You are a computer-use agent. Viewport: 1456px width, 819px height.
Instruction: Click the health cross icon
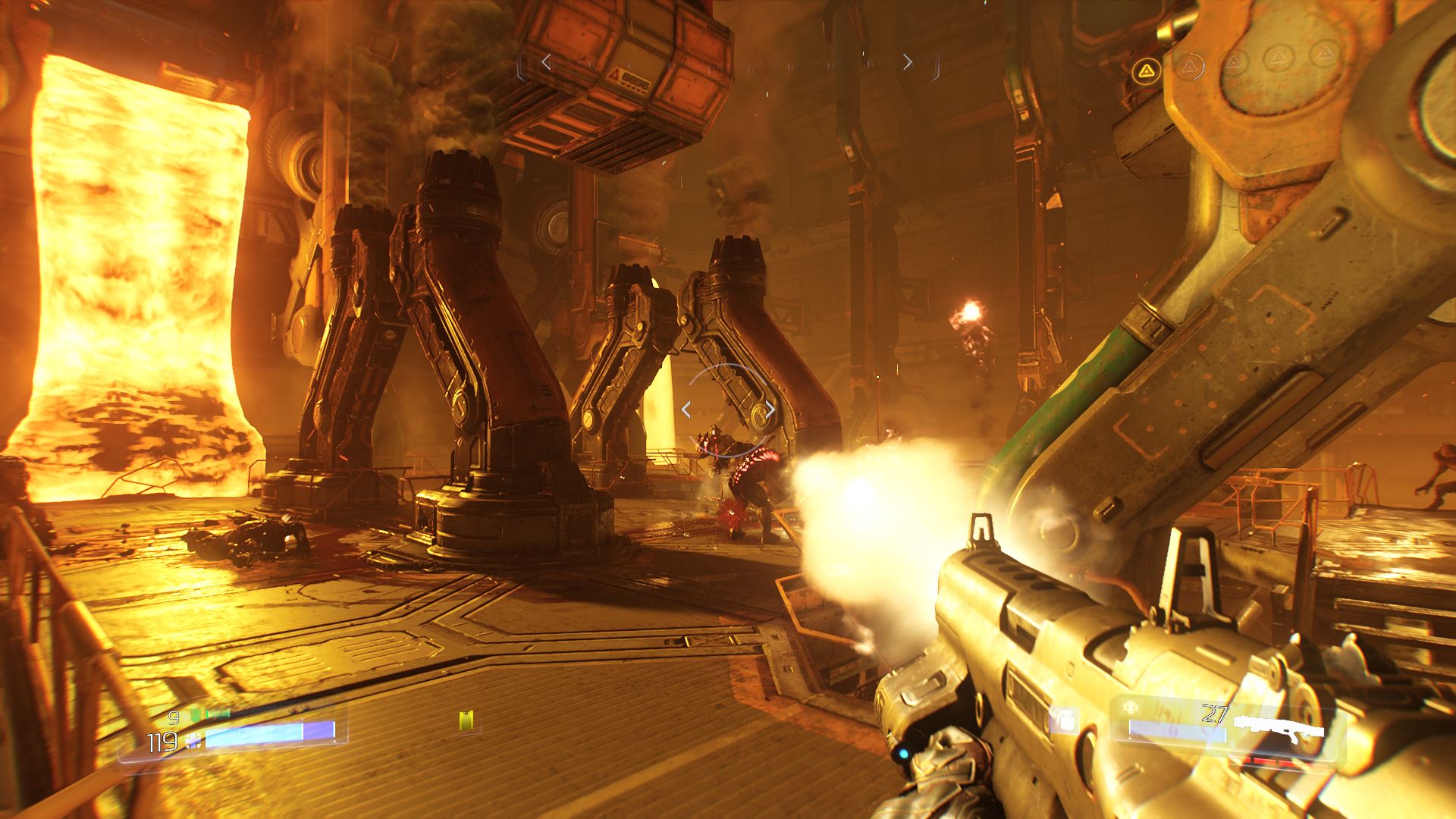point(194,742)
